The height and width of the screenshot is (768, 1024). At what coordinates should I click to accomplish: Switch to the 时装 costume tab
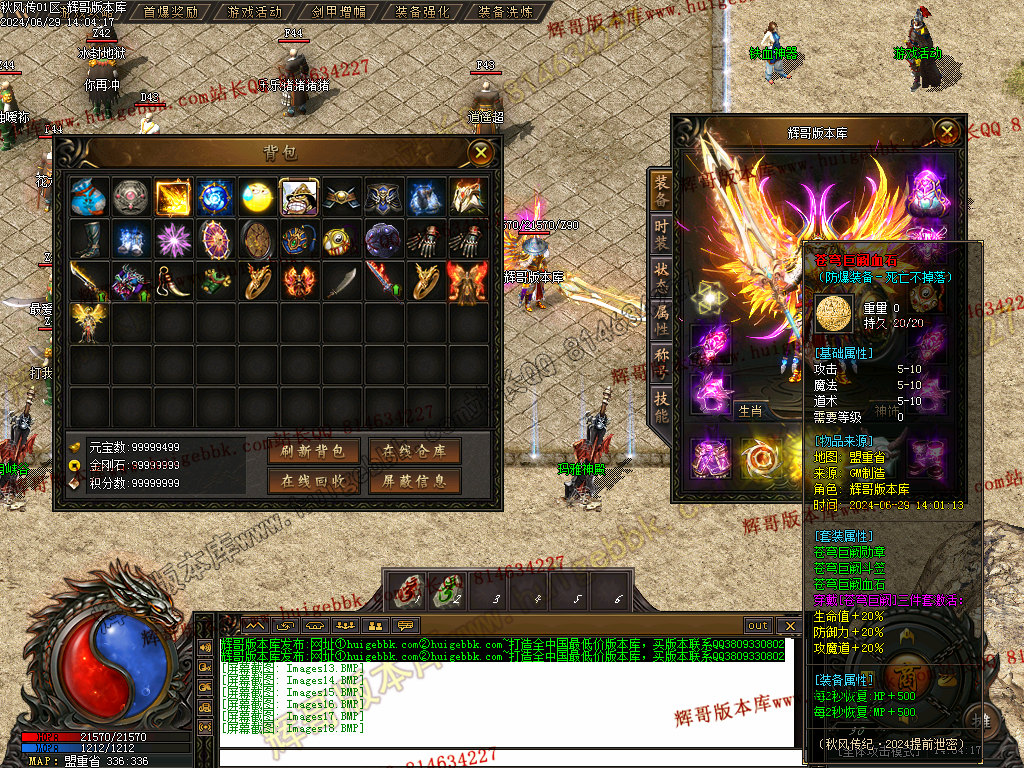661,237
